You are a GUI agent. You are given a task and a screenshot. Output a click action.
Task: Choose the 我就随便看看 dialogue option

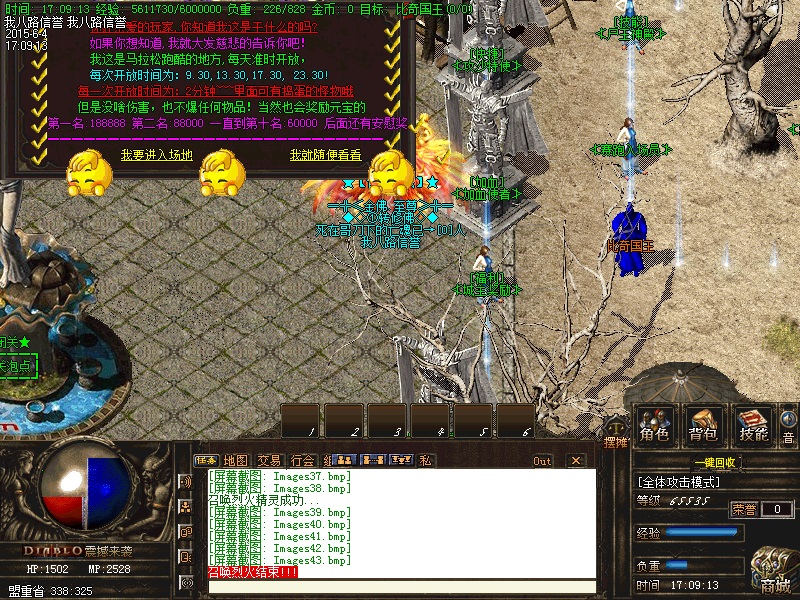(326, 155)
